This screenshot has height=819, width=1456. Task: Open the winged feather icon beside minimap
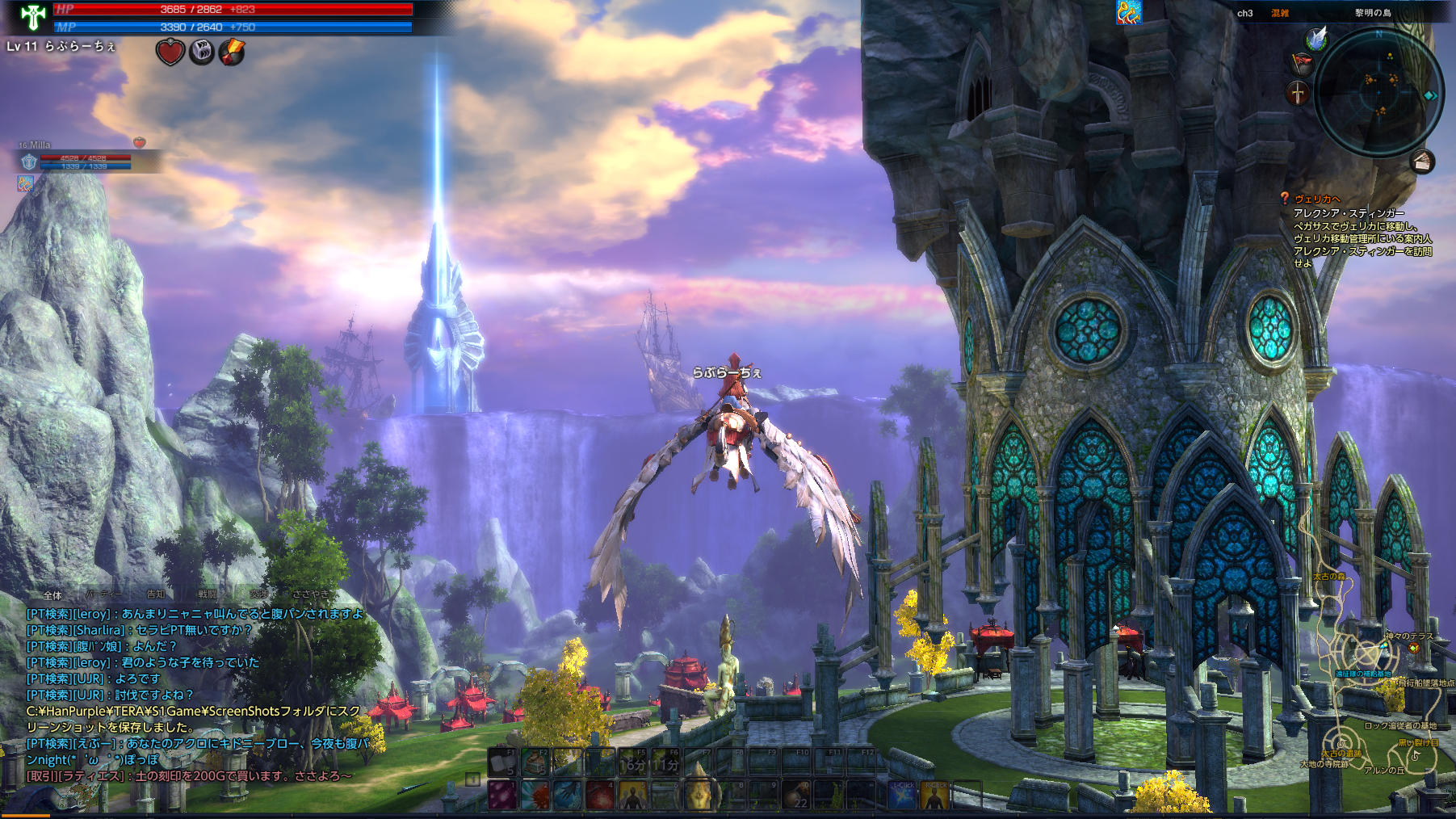click(1317, 37)
